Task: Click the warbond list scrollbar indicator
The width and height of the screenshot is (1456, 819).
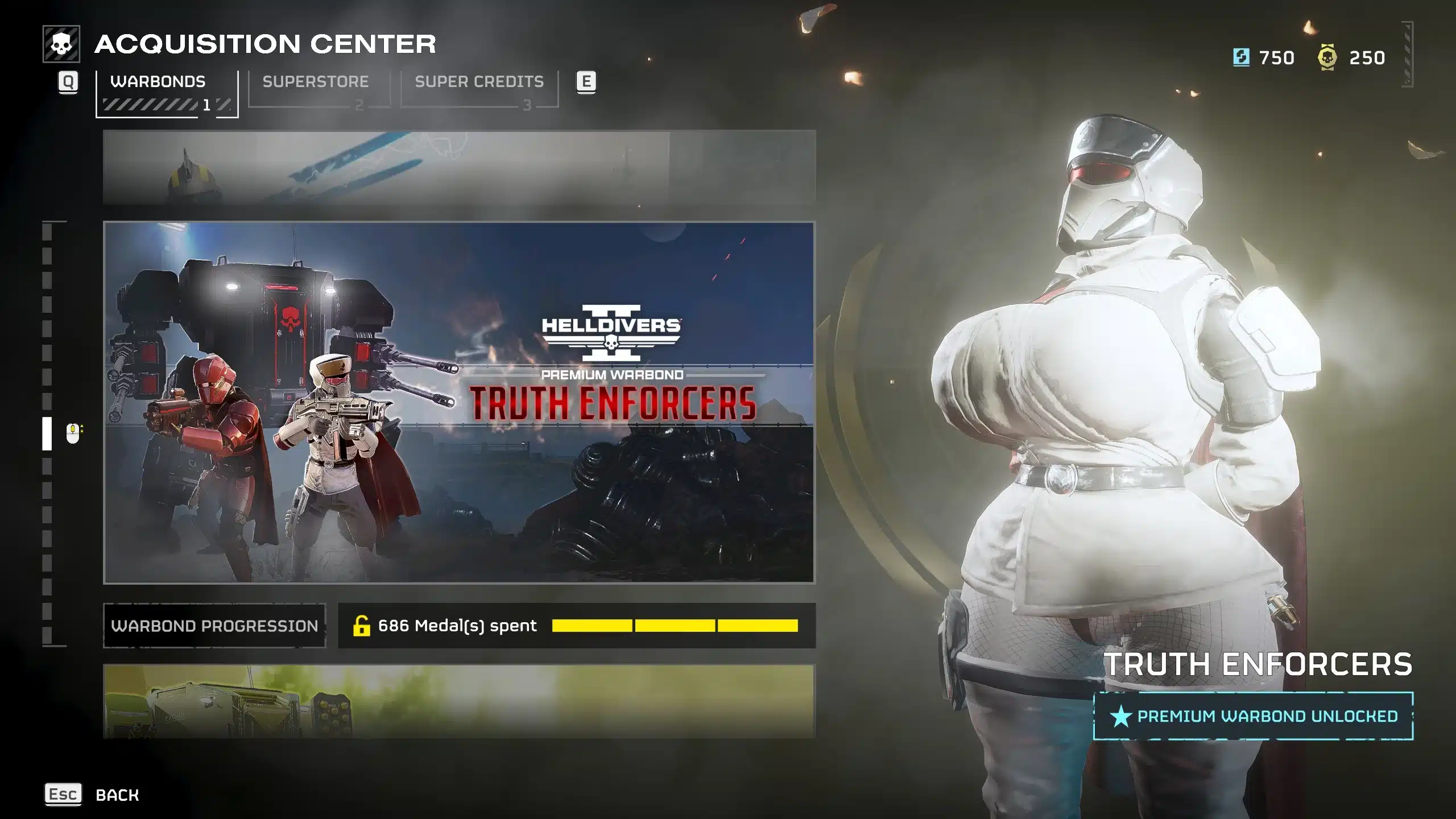Action: (47, 433)
